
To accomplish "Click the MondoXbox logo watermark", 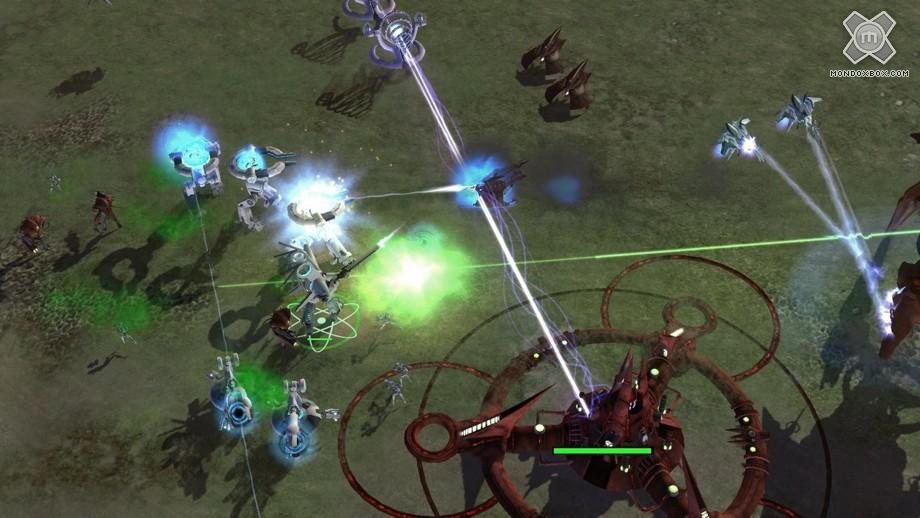I will point(867,42).
